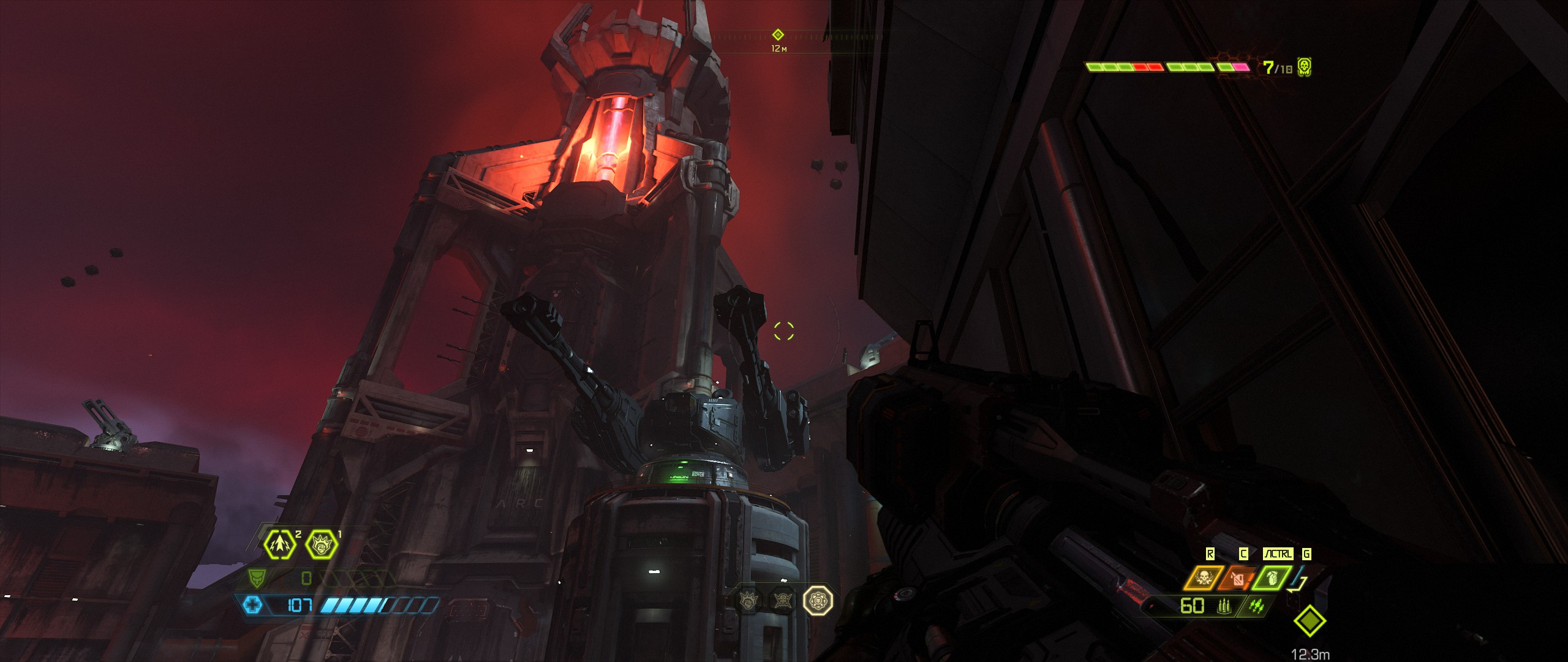
Task: Click the diamond objective marker showing 12.3m
Action: pos(1310,622)
